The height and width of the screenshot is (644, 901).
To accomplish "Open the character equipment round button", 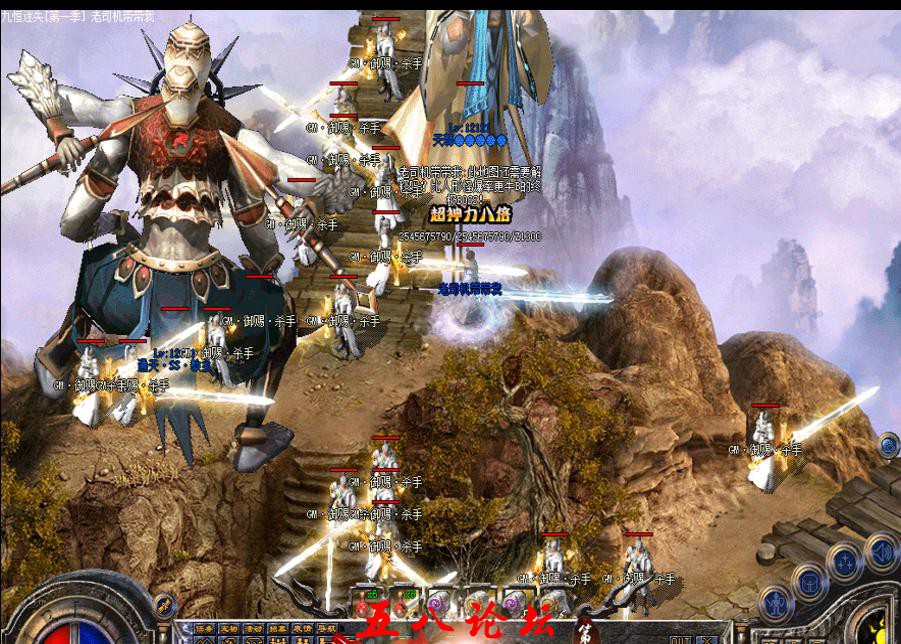I will [776, 603].
